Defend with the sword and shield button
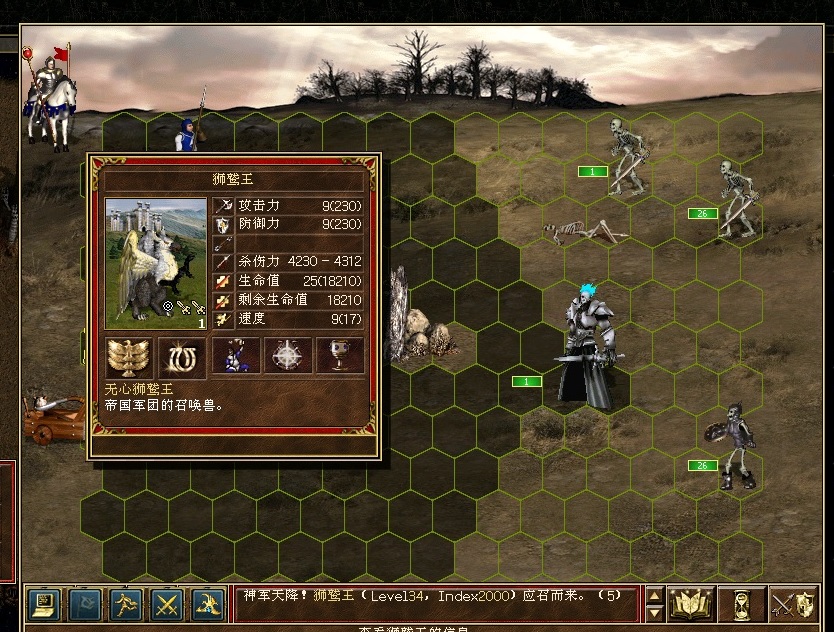This screenshot has height=632, width=834. [x=793, y=603]
